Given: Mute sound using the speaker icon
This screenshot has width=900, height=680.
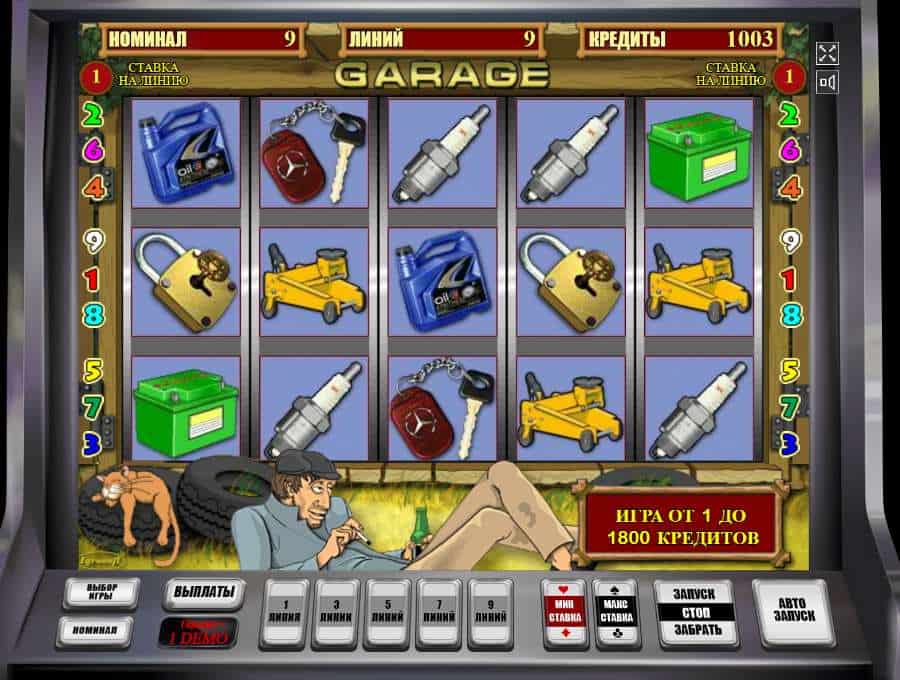Looking at the screenshot, I should [x=827, y=82].
